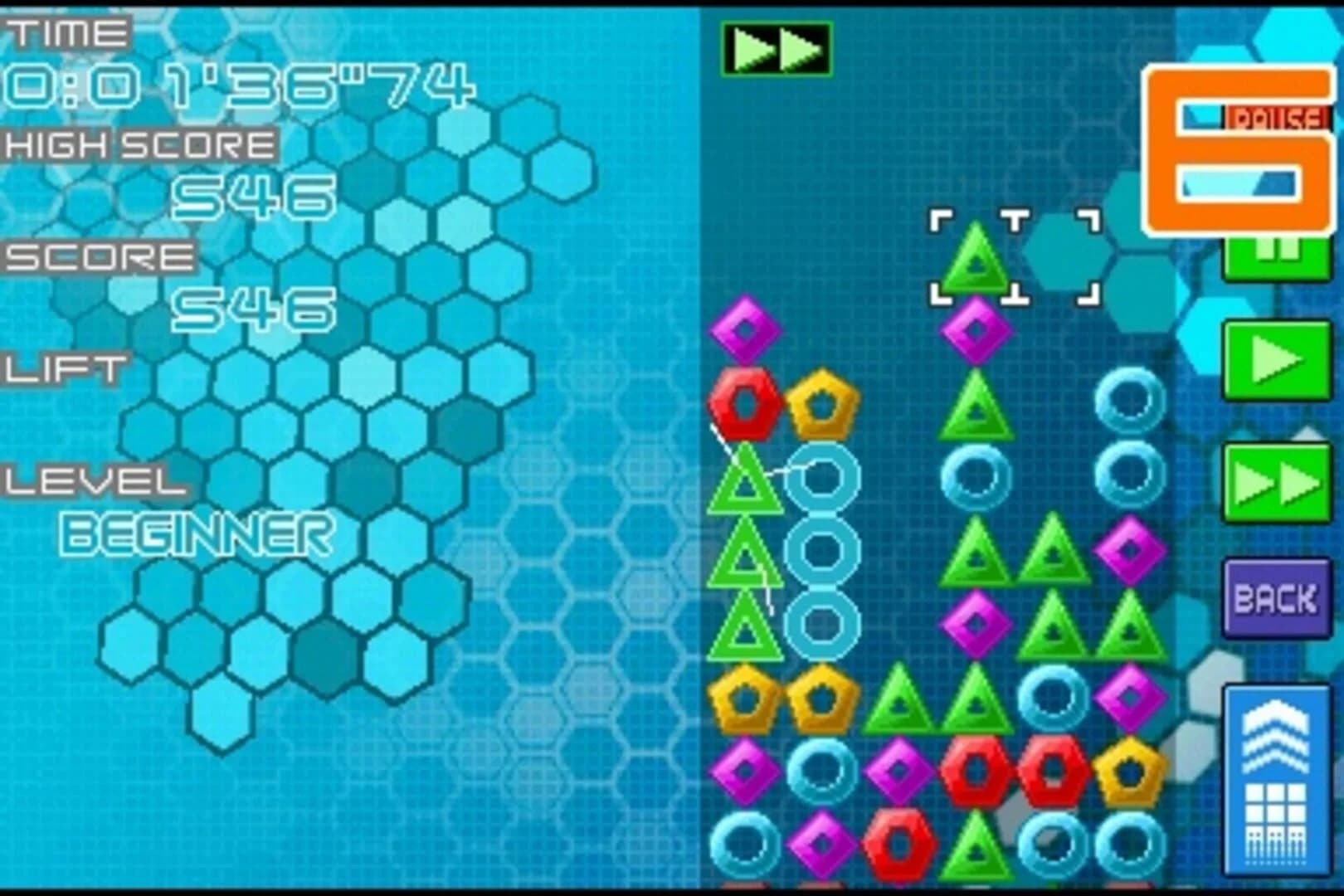This screenshot has width=1344, height=896.
Task: Select the building icon below the chevrons
Action: [1278, 821]
